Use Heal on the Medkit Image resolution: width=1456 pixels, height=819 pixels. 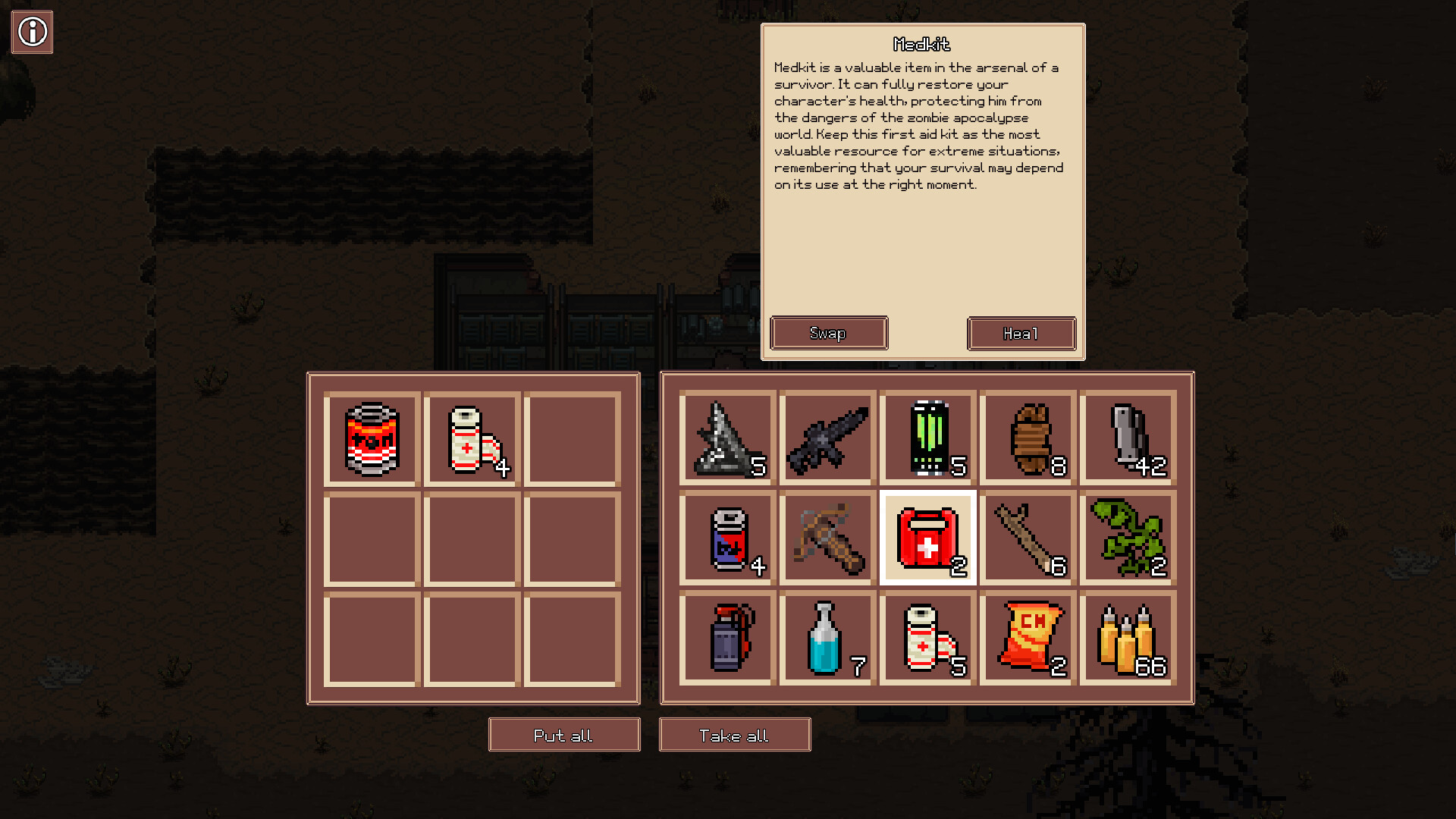1021,332
